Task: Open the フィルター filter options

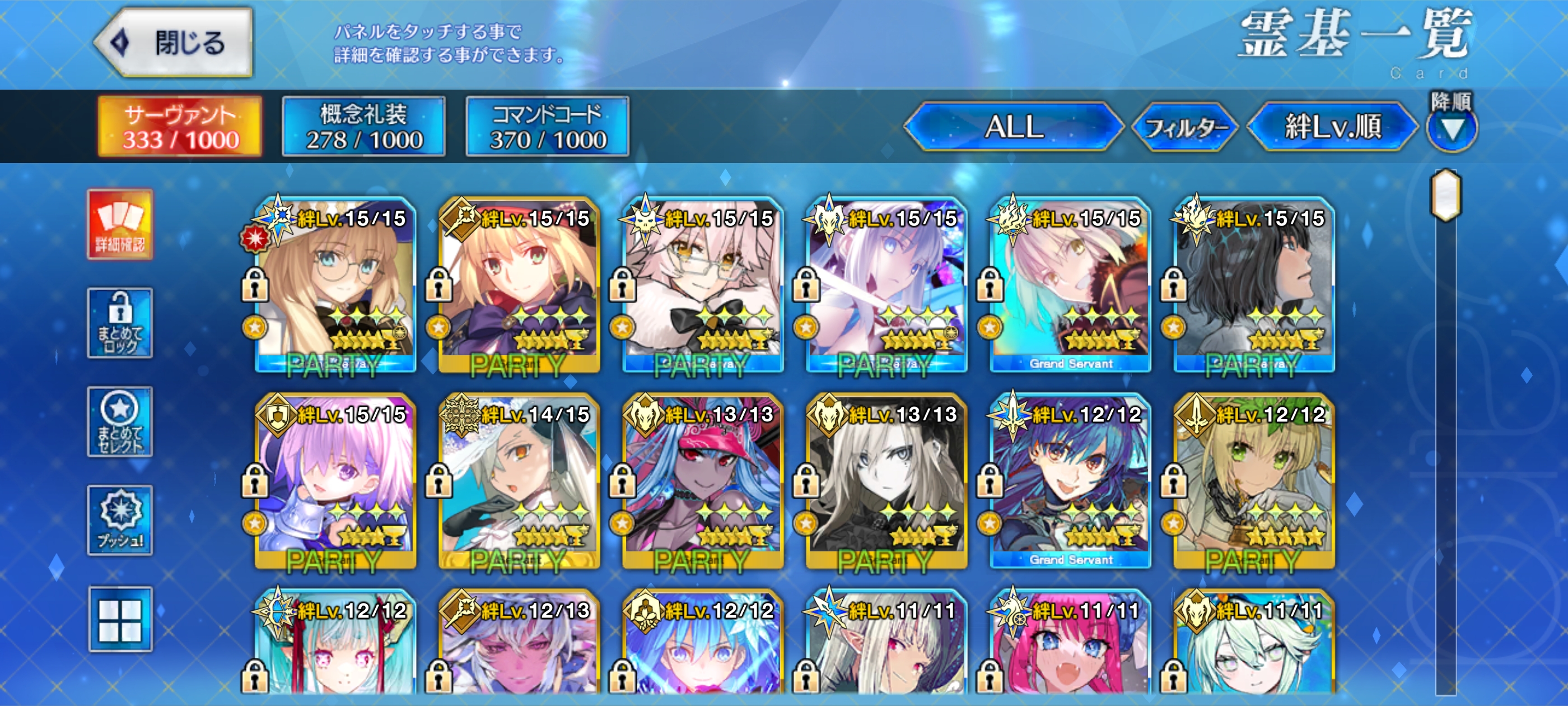Action: tap(1185, 127)
